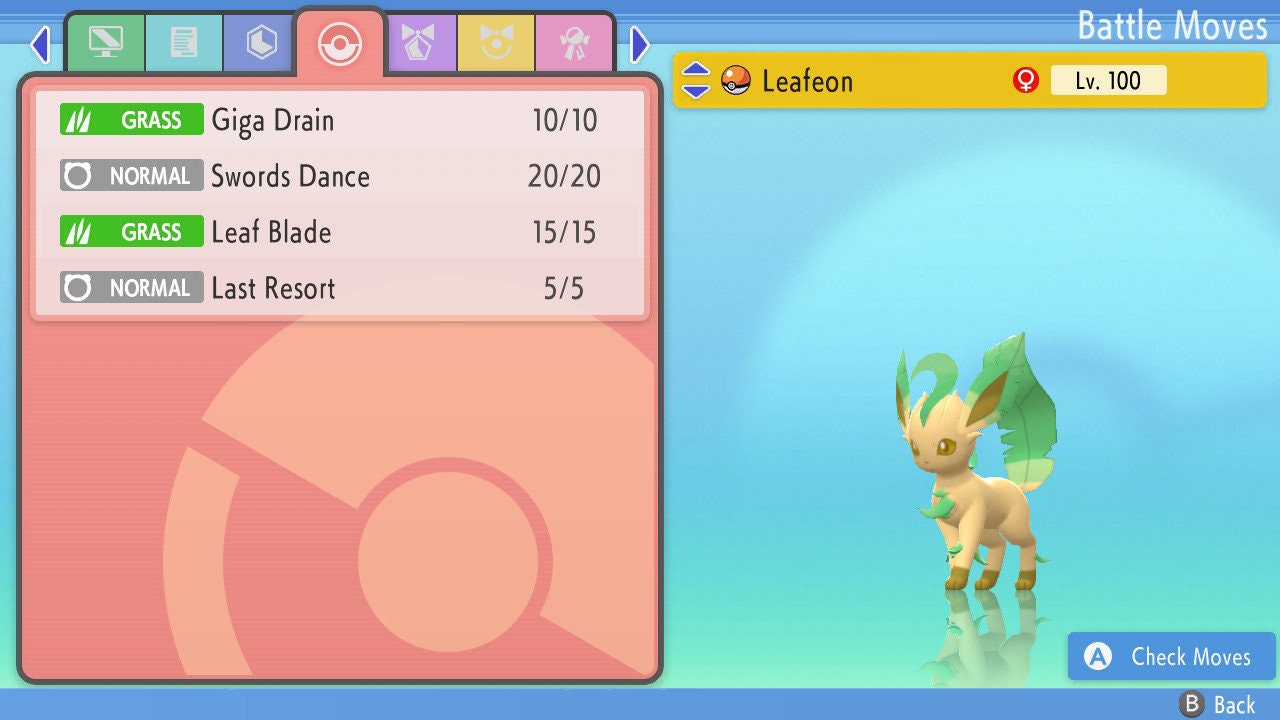Click the Check Moves button
Viewport: 1280px width, 720px height.
coord(1172,657)
